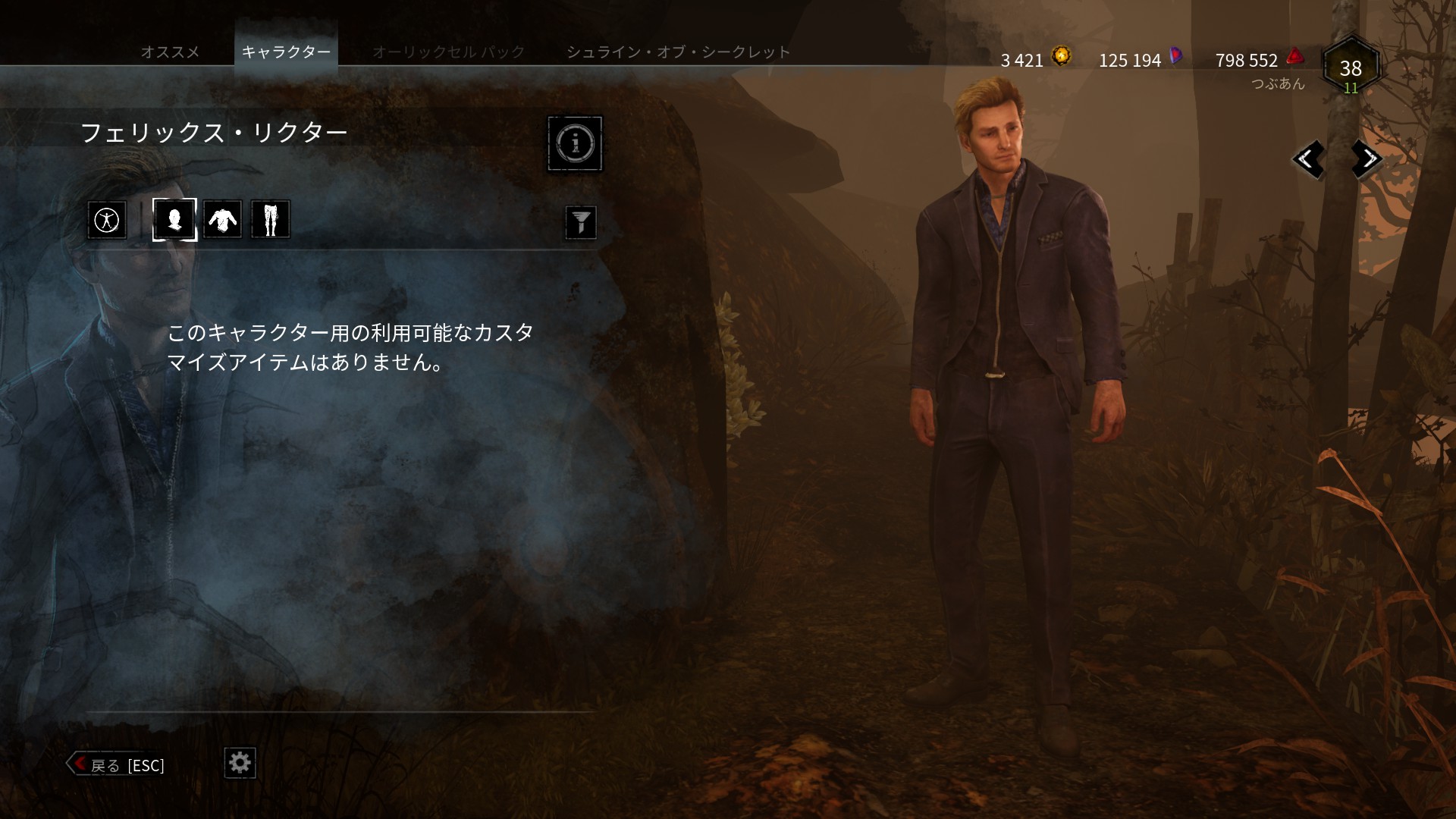Open the cosmetic filter options
This screenshot has height=819, width=1456.
pyautogui.click(x=581, y=222)
